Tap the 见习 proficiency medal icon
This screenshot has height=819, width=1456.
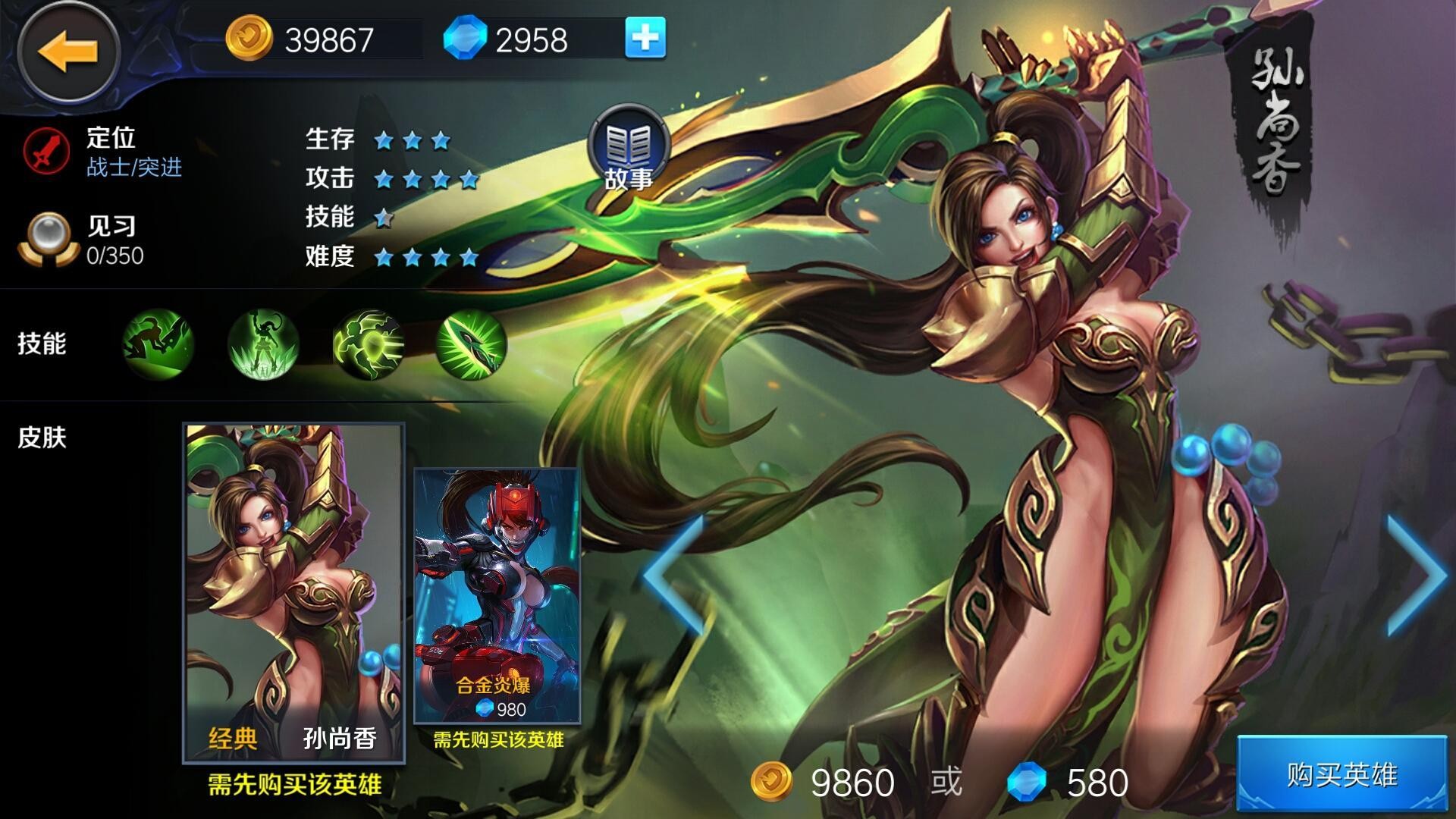click(x=48, y=239)
